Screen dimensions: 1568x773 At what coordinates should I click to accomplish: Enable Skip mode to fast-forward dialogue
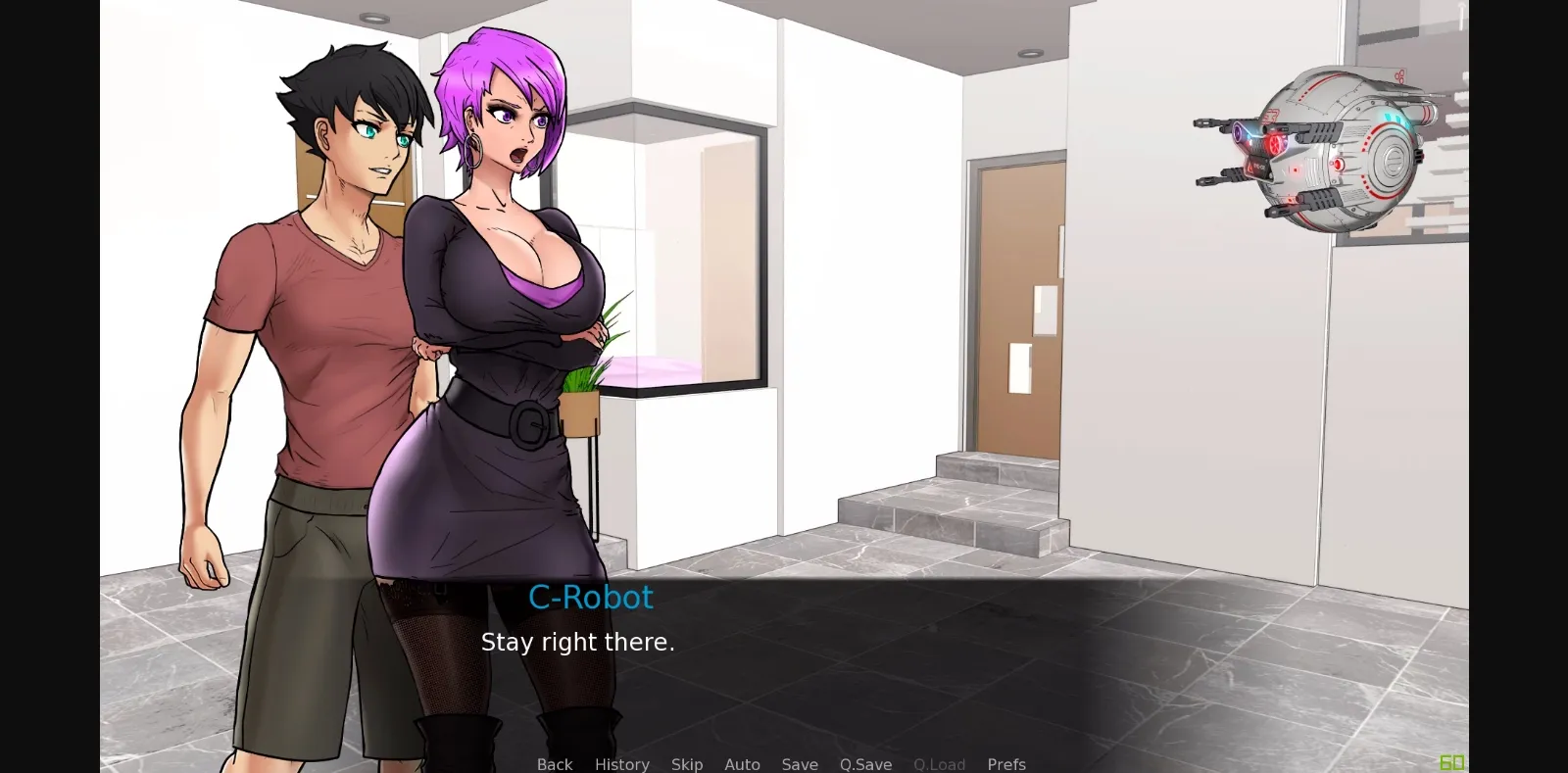(x=687, y=764)
